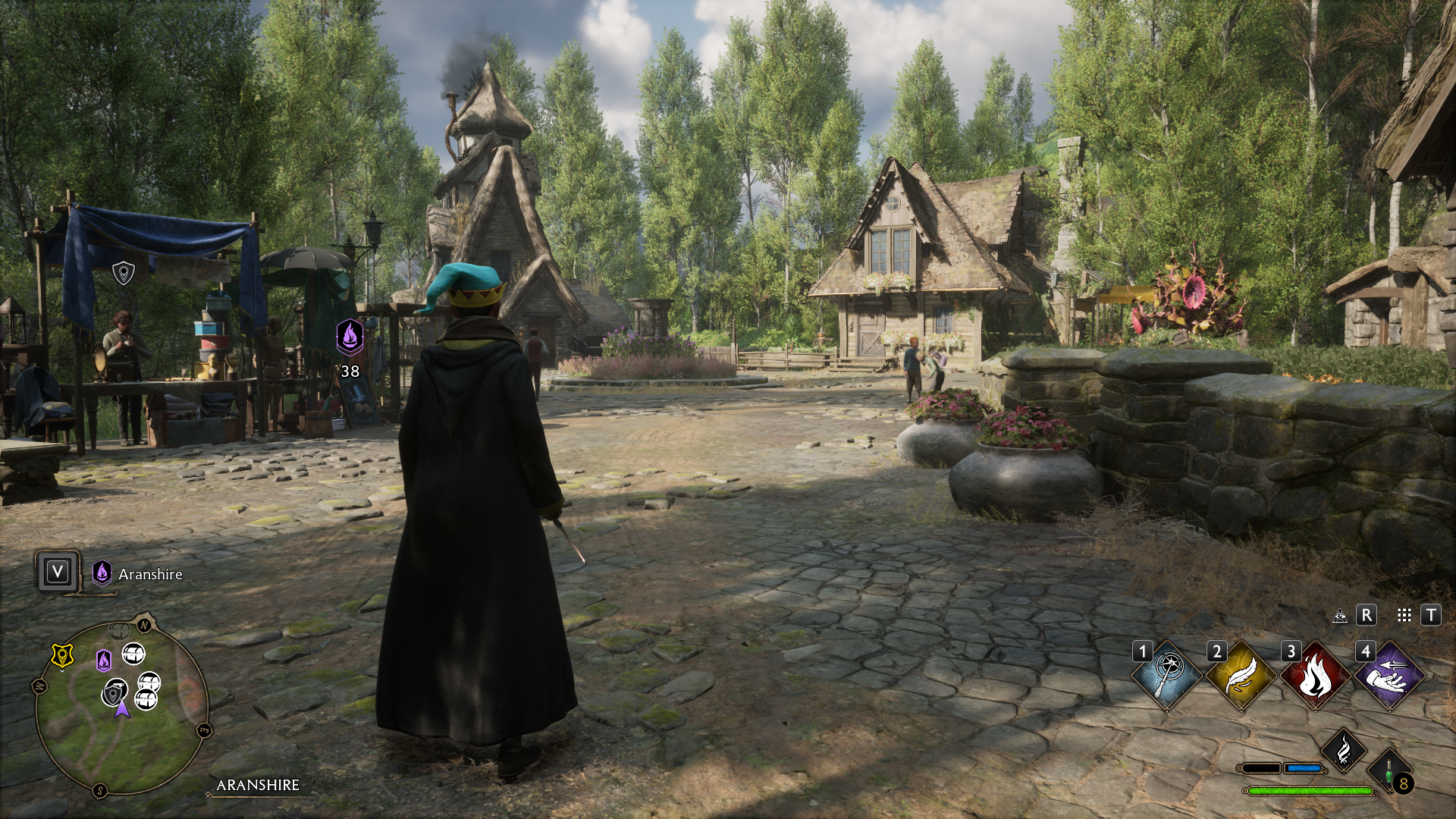Image resolution: width=1456 pixels, height=819 pixels.
Task: Activate the Accio spell in slot 4
Action: (x=1388, y=674)
